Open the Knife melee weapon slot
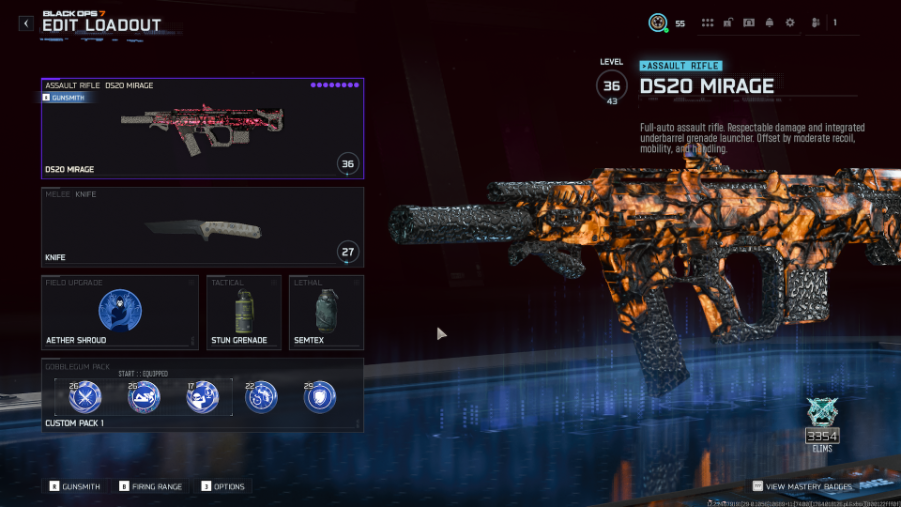 202,227
